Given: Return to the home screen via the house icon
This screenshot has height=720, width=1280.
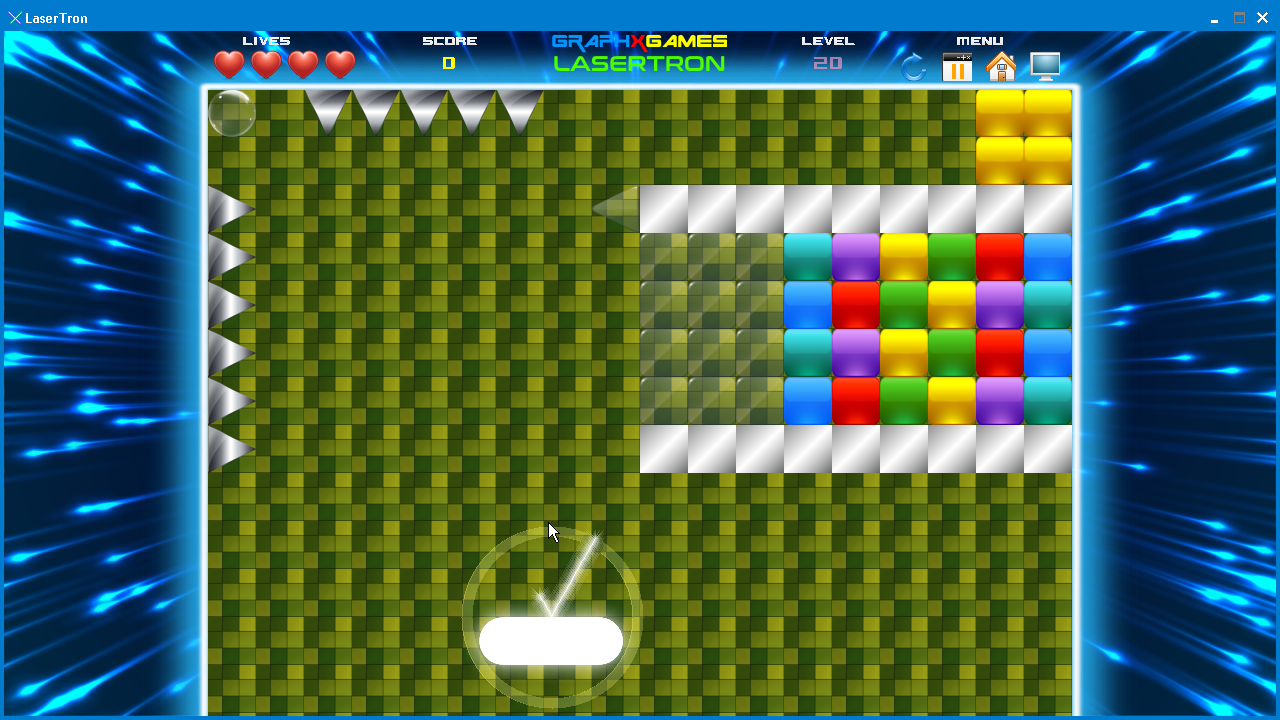Looking at the screenshot, I should pyautogui.click(x=1000, y=67).
